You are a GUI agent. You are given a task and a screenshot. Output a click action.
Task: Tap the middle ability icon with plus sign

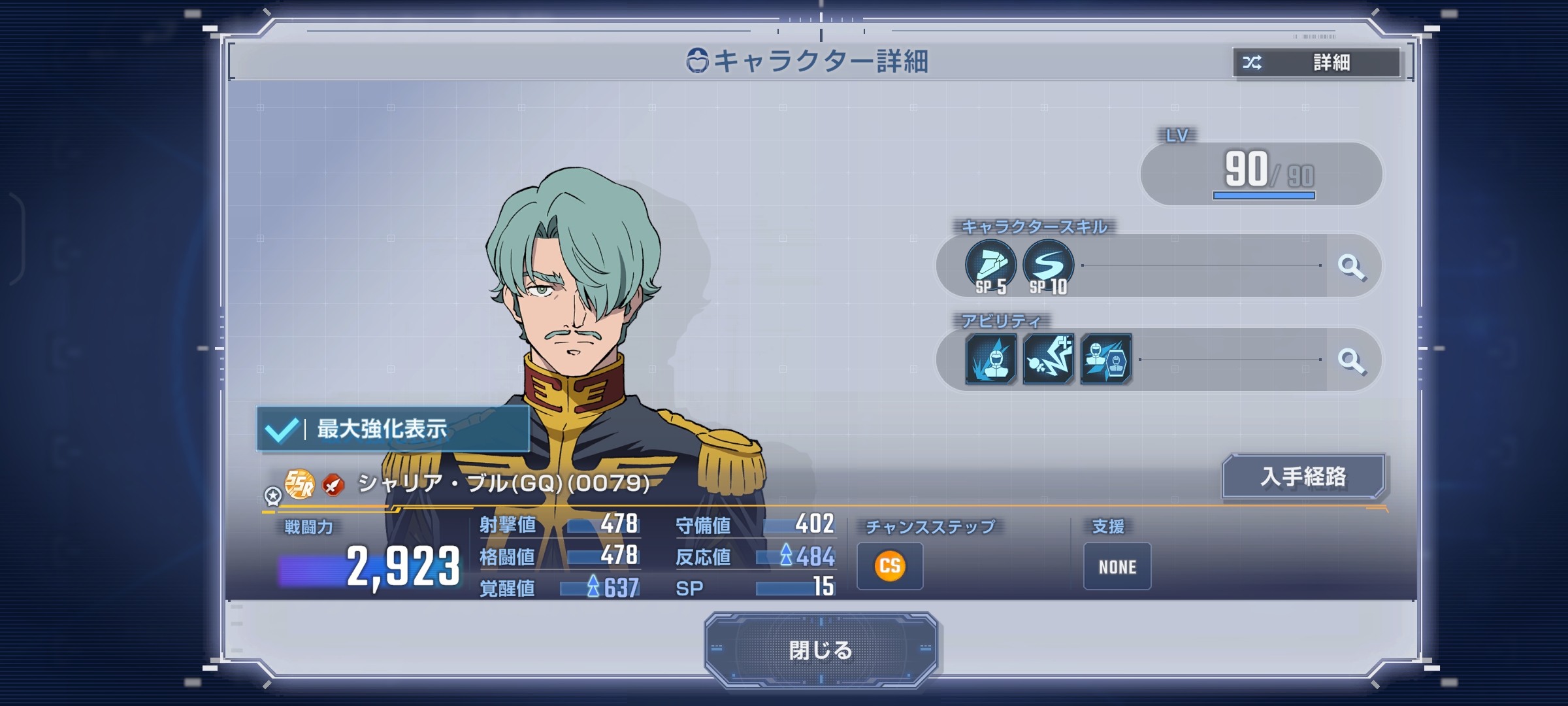[x=1048, y=359]
